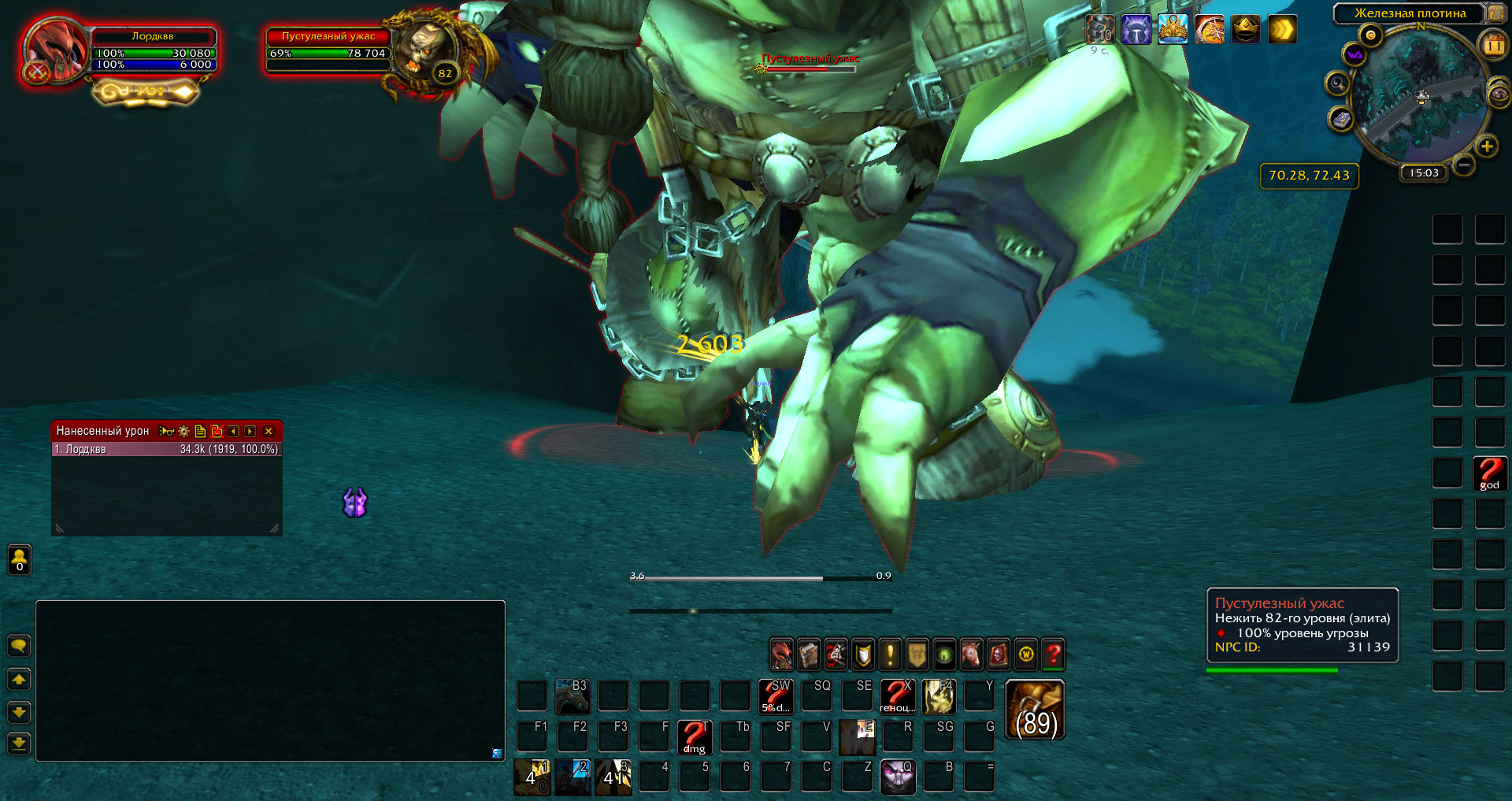Select Лордквв row in damage meter

(165, 449)
